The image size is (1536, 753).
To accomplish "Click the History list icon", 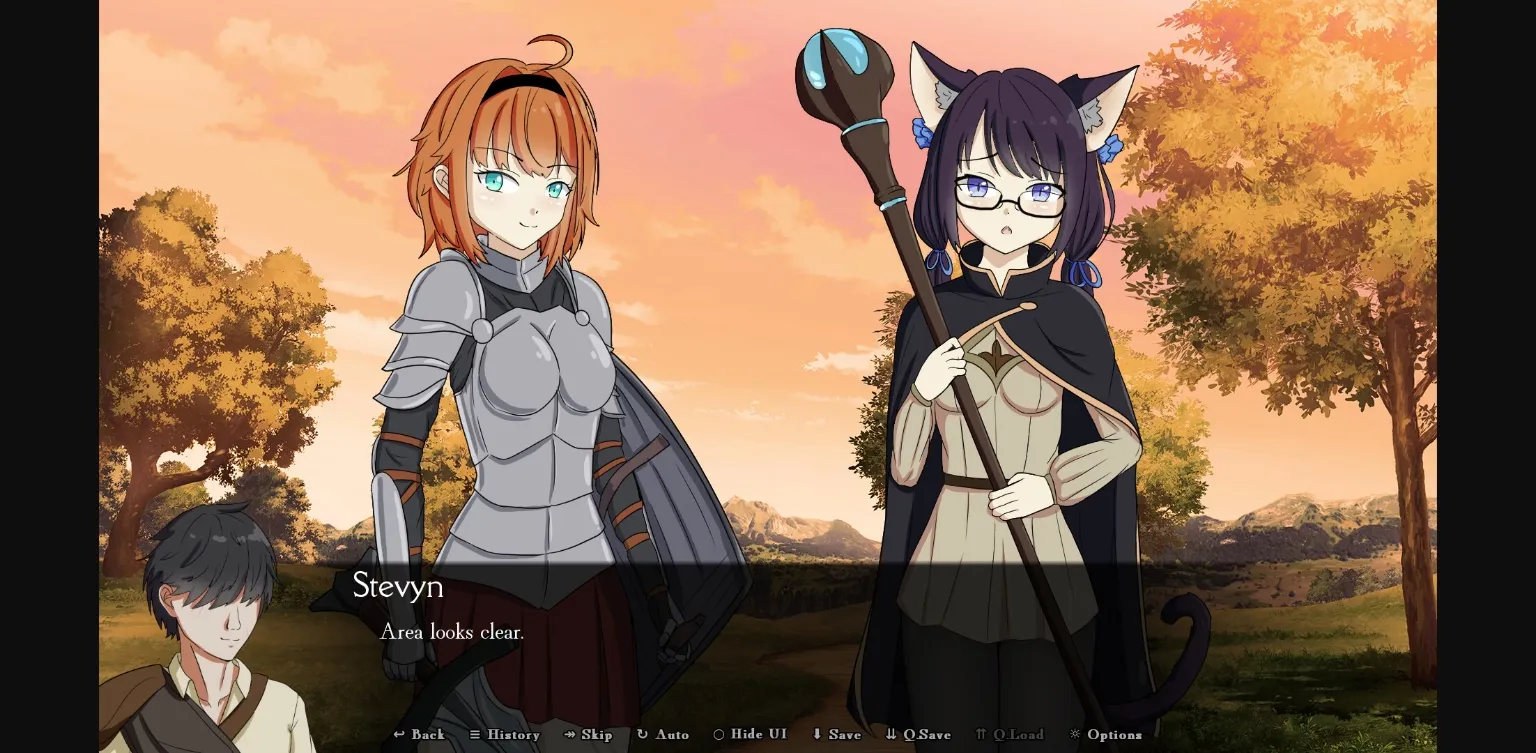I will [x=477, y=734].
